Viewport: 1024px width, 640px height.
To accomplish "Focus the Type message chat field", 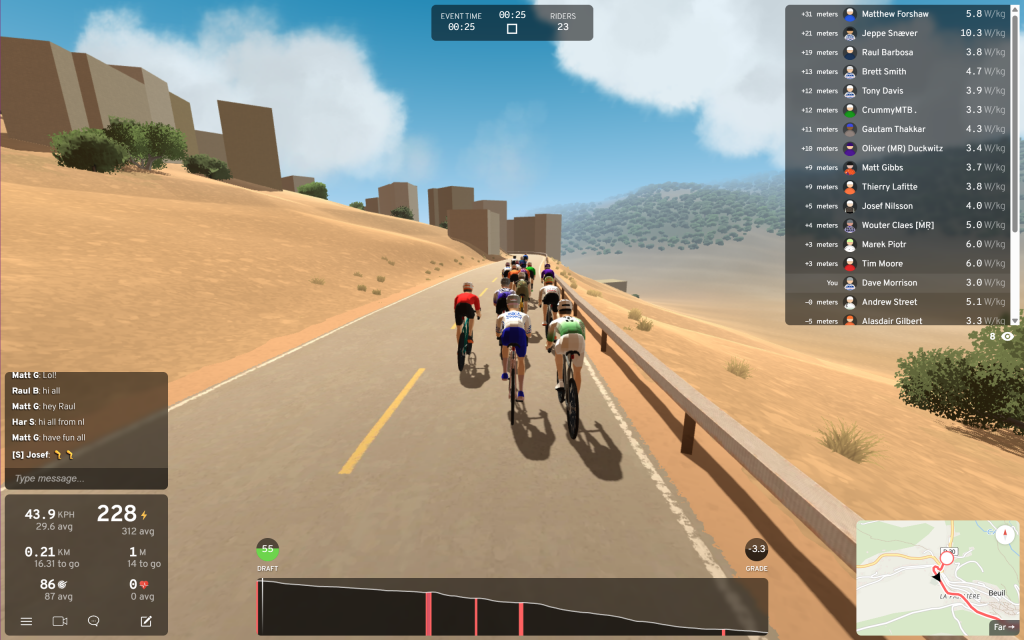I will pyautogui.click(x=85, y=478).
